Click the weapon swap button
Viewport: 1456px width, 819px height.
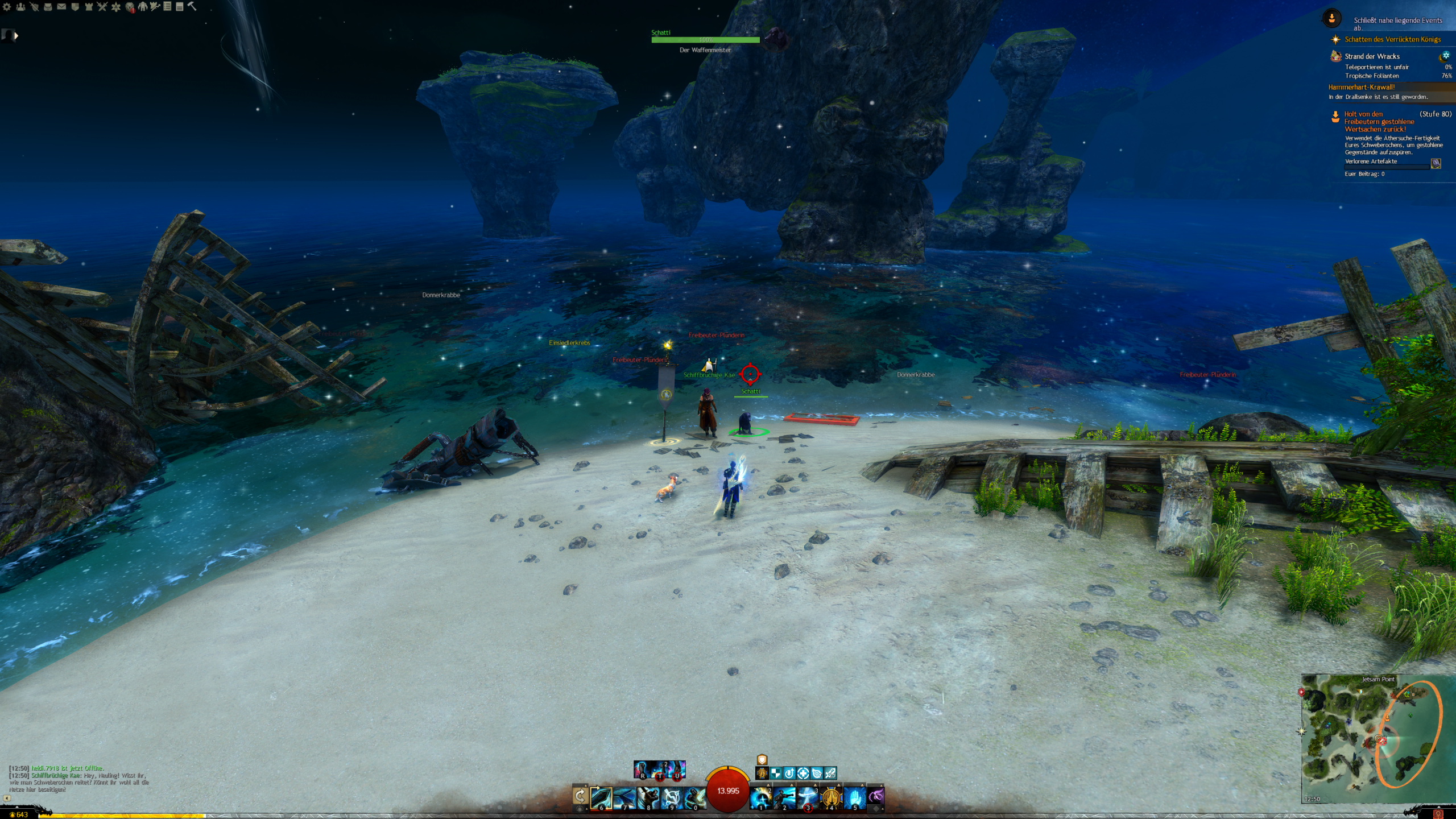point(580,796)
